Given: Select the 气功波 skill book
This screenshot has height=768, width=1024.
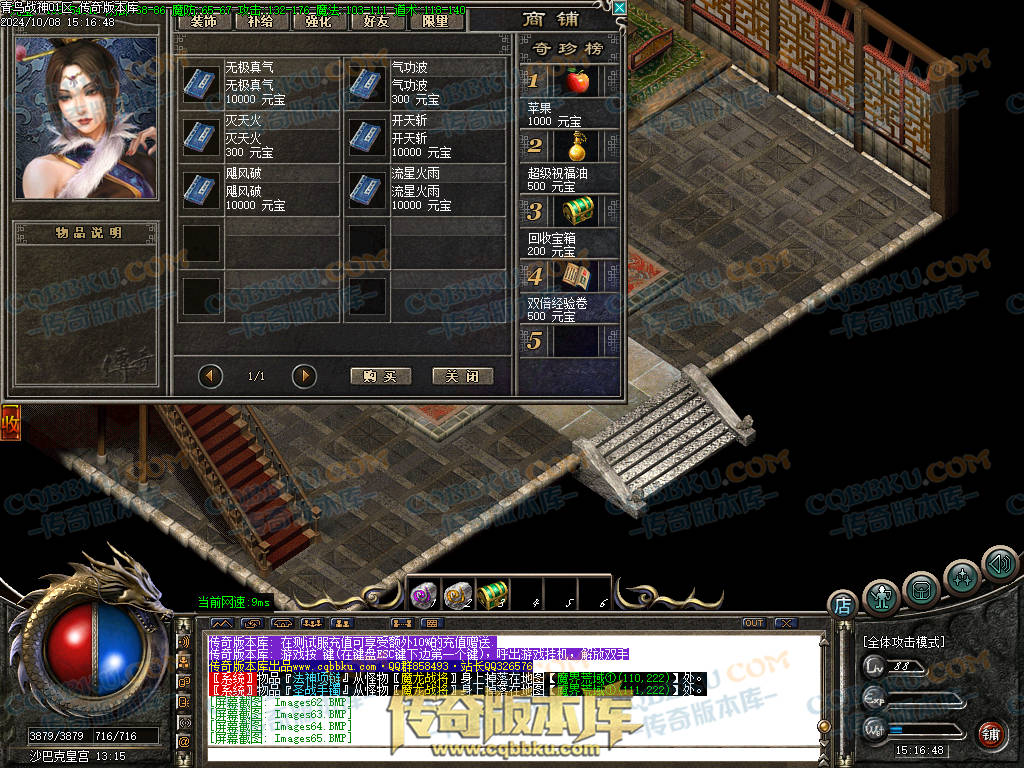Looking at the screenshot, I should 367,84.
